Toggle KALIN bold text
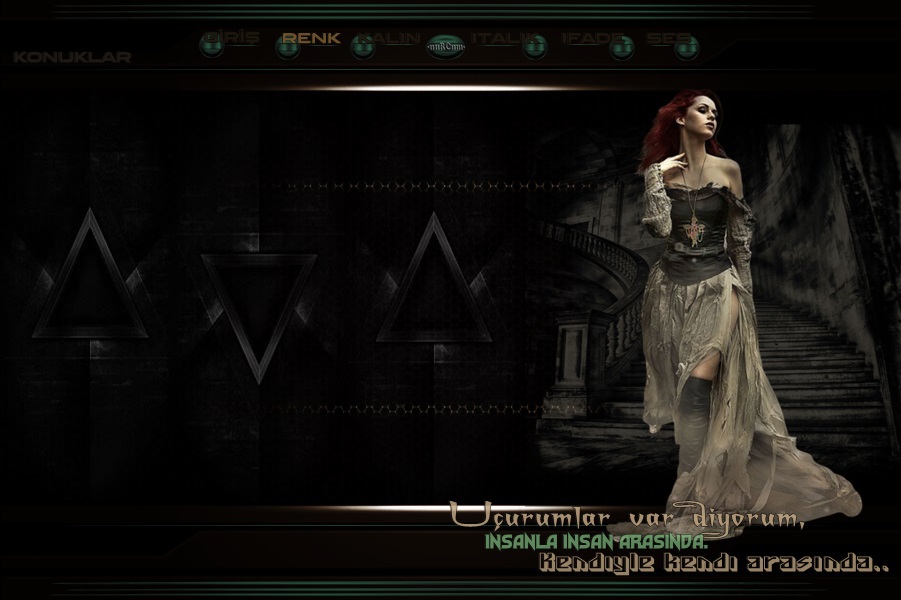Viewport: 901px width, 600px height. (389, 40)
